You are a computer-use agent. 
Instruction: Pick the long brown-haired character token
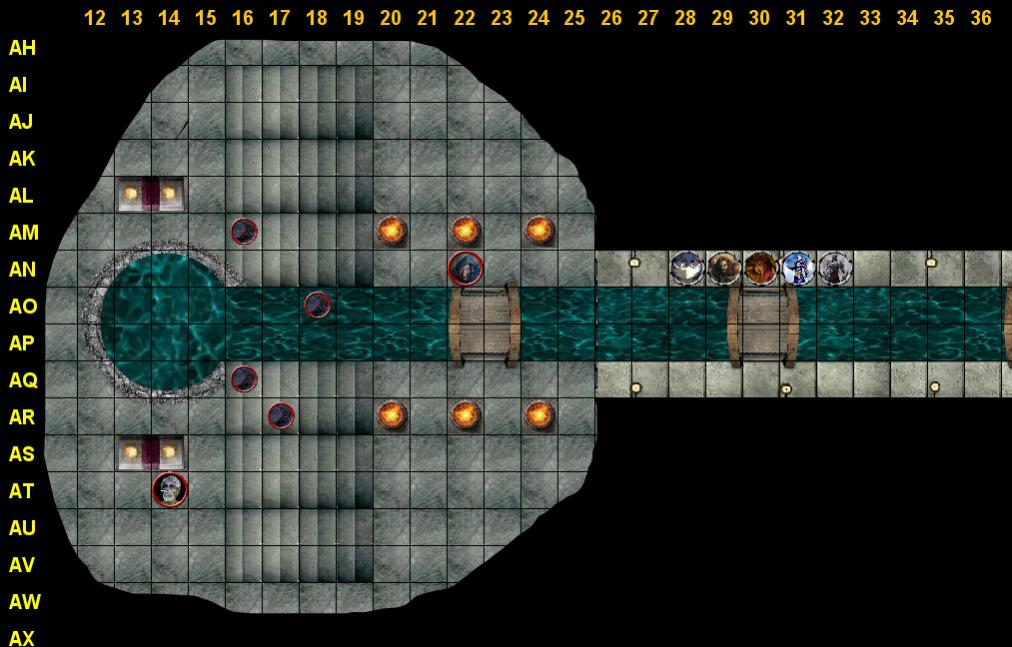[723, 268]
